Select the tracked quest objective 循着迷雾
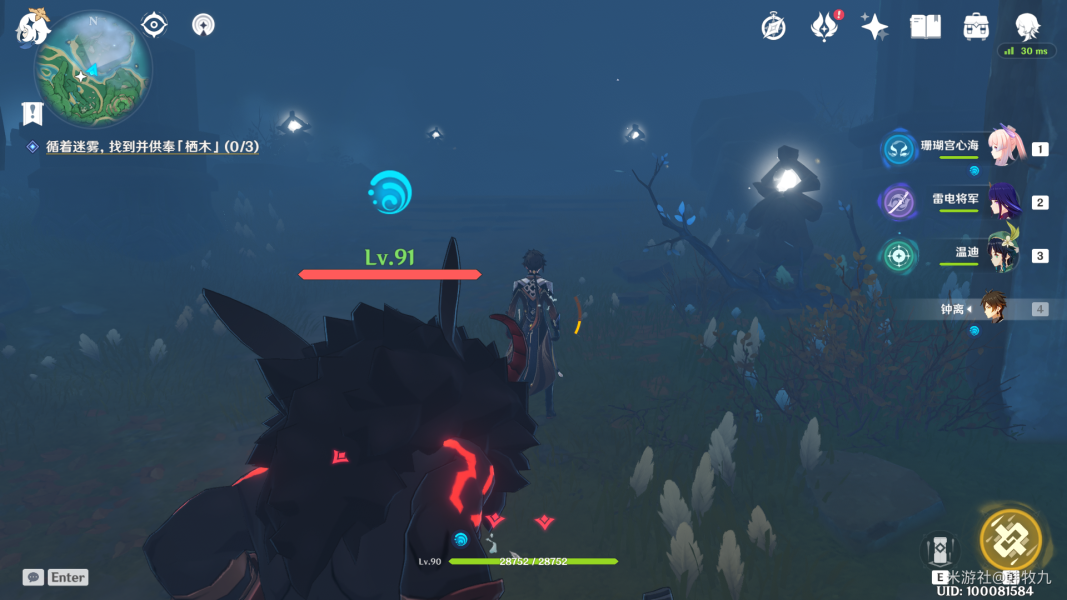This screenshot has width=1067, height=600. coord(150,146)
